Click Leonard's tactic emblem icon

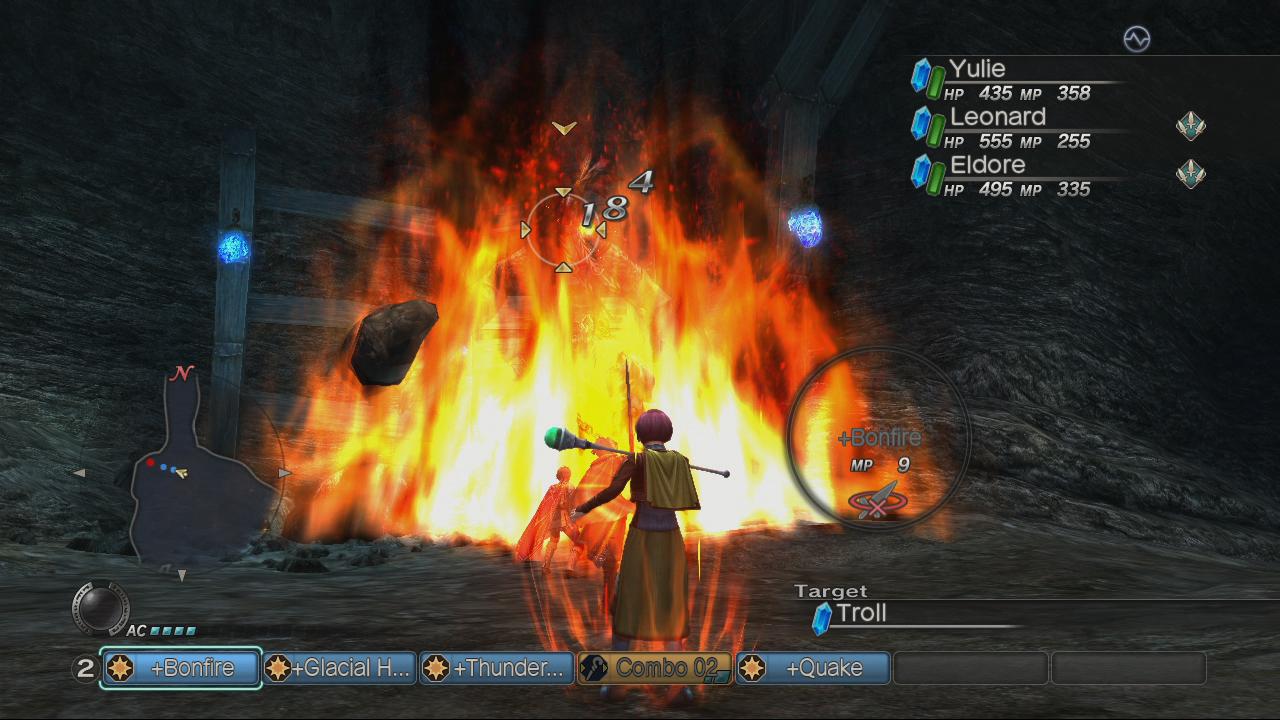click(x=1190, y=126)
